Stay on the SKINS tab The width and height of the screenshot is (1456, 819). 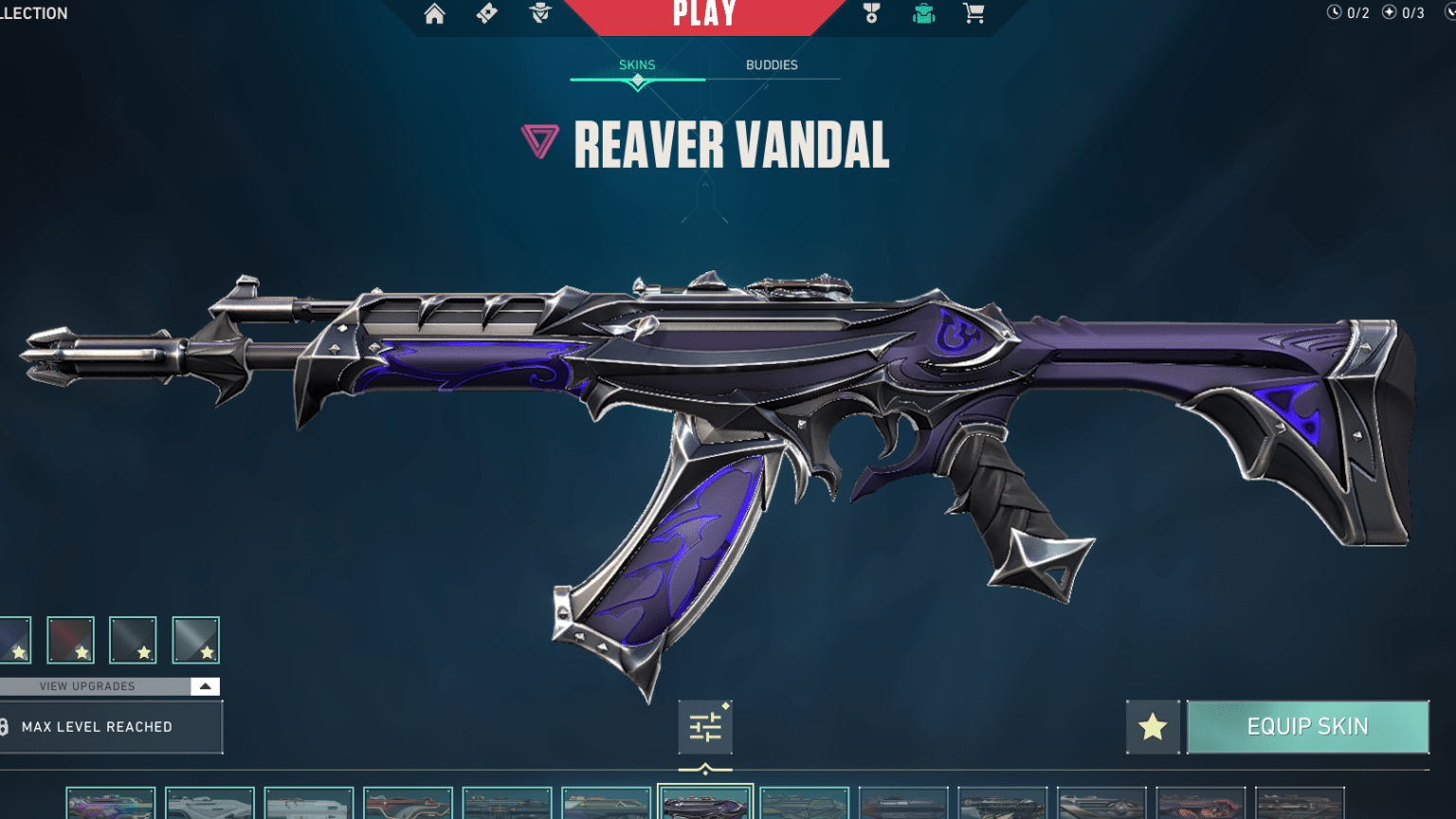[x=637, y=64]
